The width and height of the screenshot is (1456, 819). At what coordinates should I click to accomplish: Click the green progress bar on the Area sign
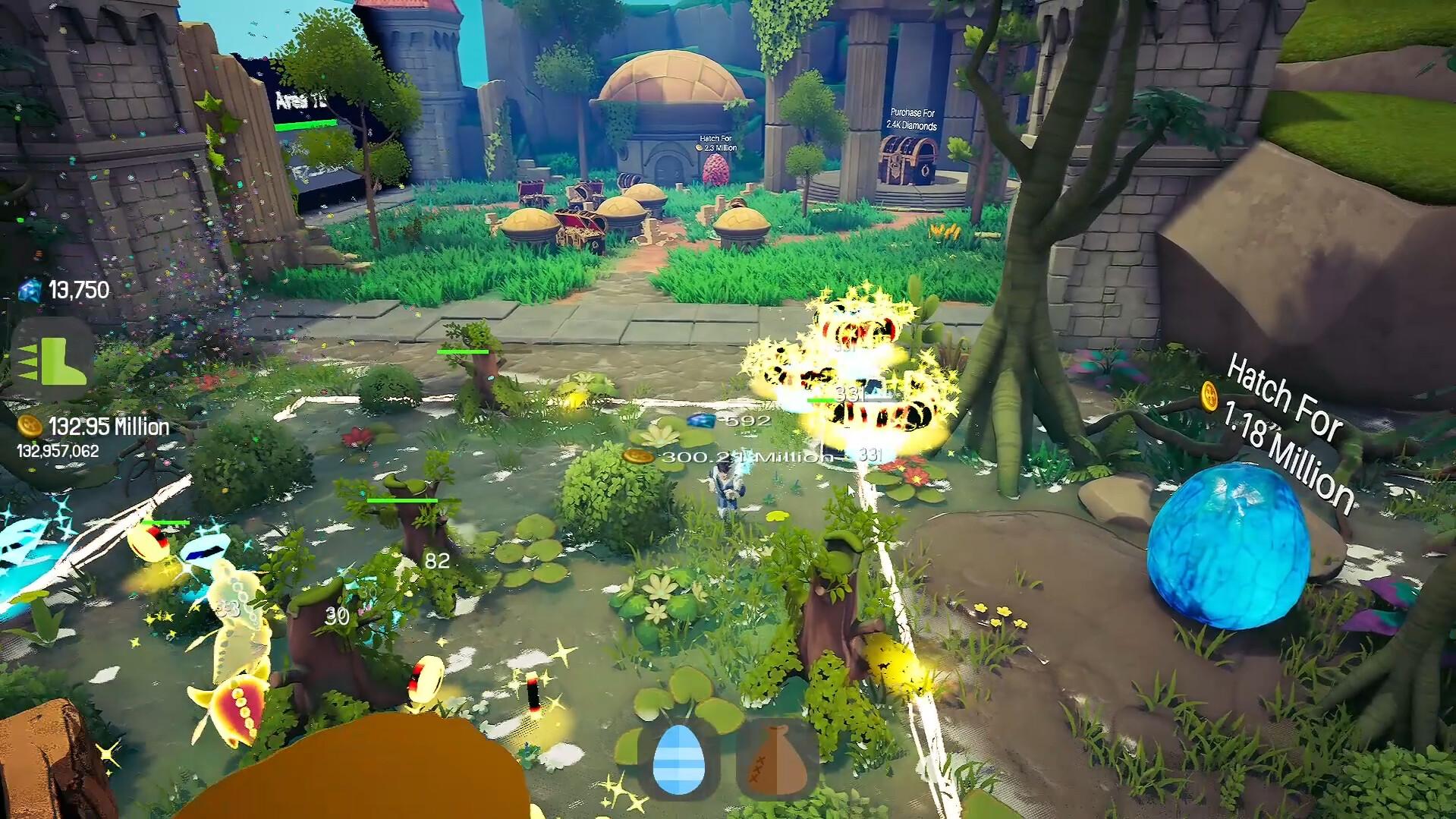[307, 126]
